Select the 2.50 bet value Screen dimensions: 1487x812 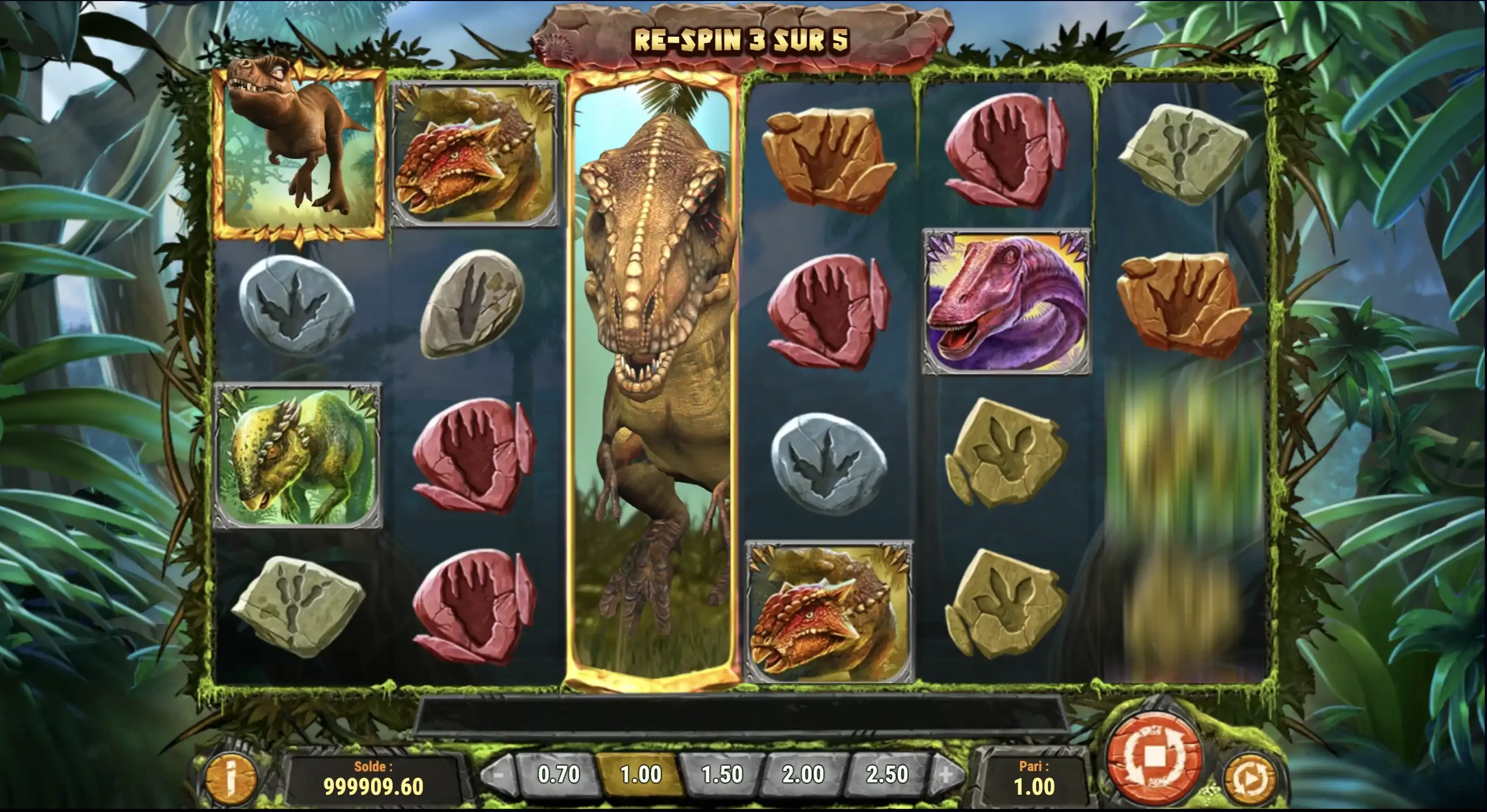pyautogui.click(x=887, y=774)
